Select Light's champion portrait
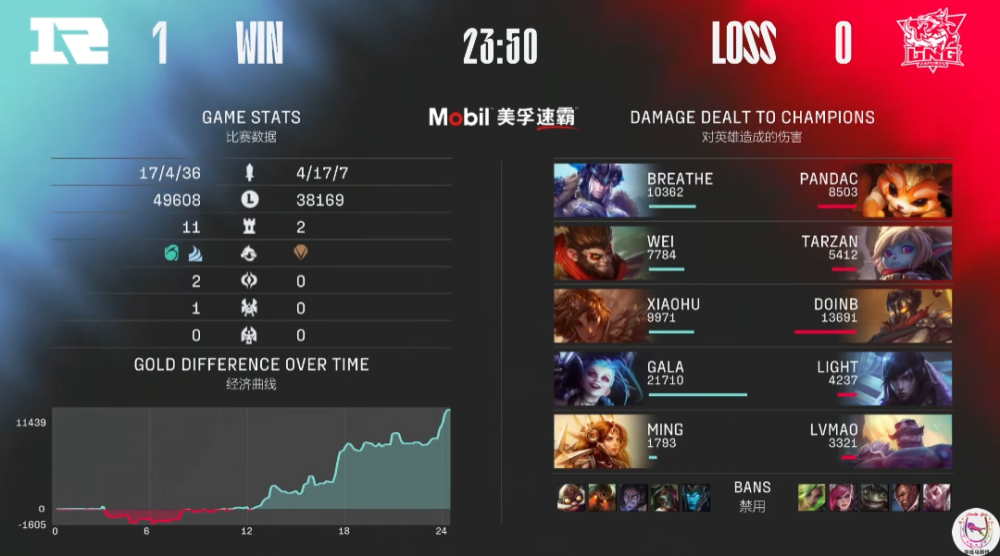The width and height of the screenshot is (1000, 556). 906,379
